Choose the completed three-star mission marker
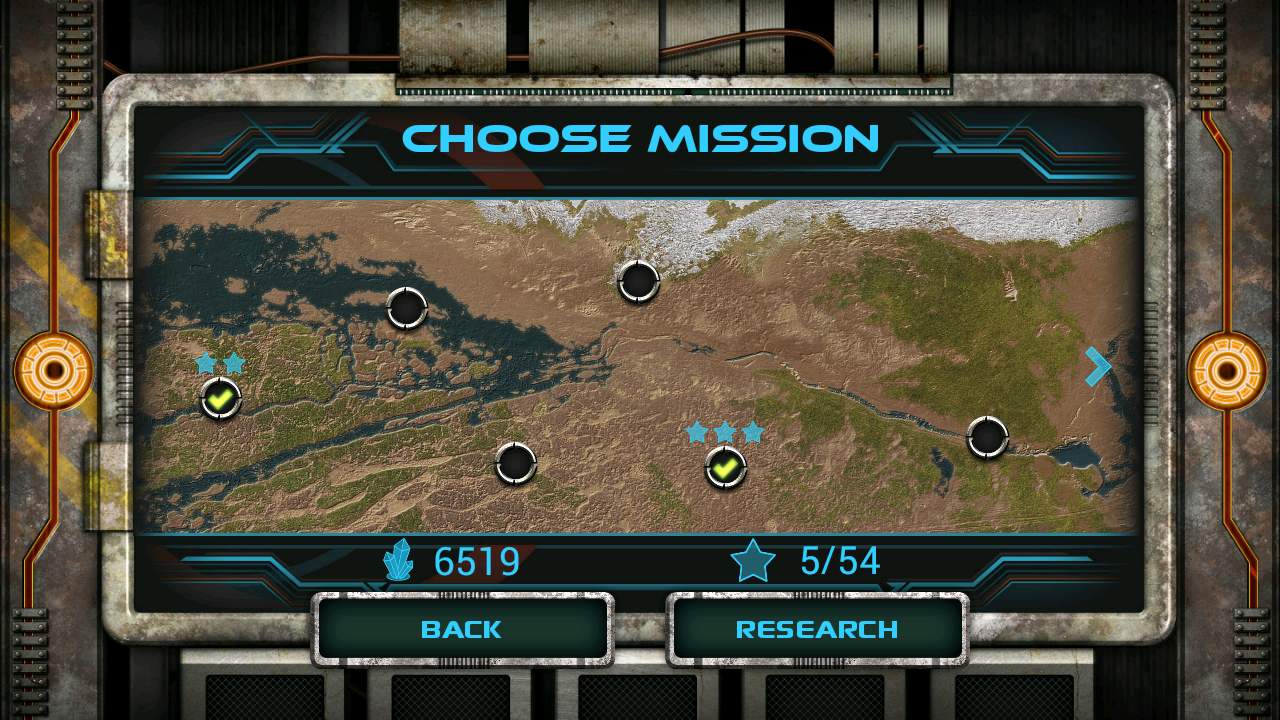Viewport: 1280px width, 720px height. click(726, 467)
